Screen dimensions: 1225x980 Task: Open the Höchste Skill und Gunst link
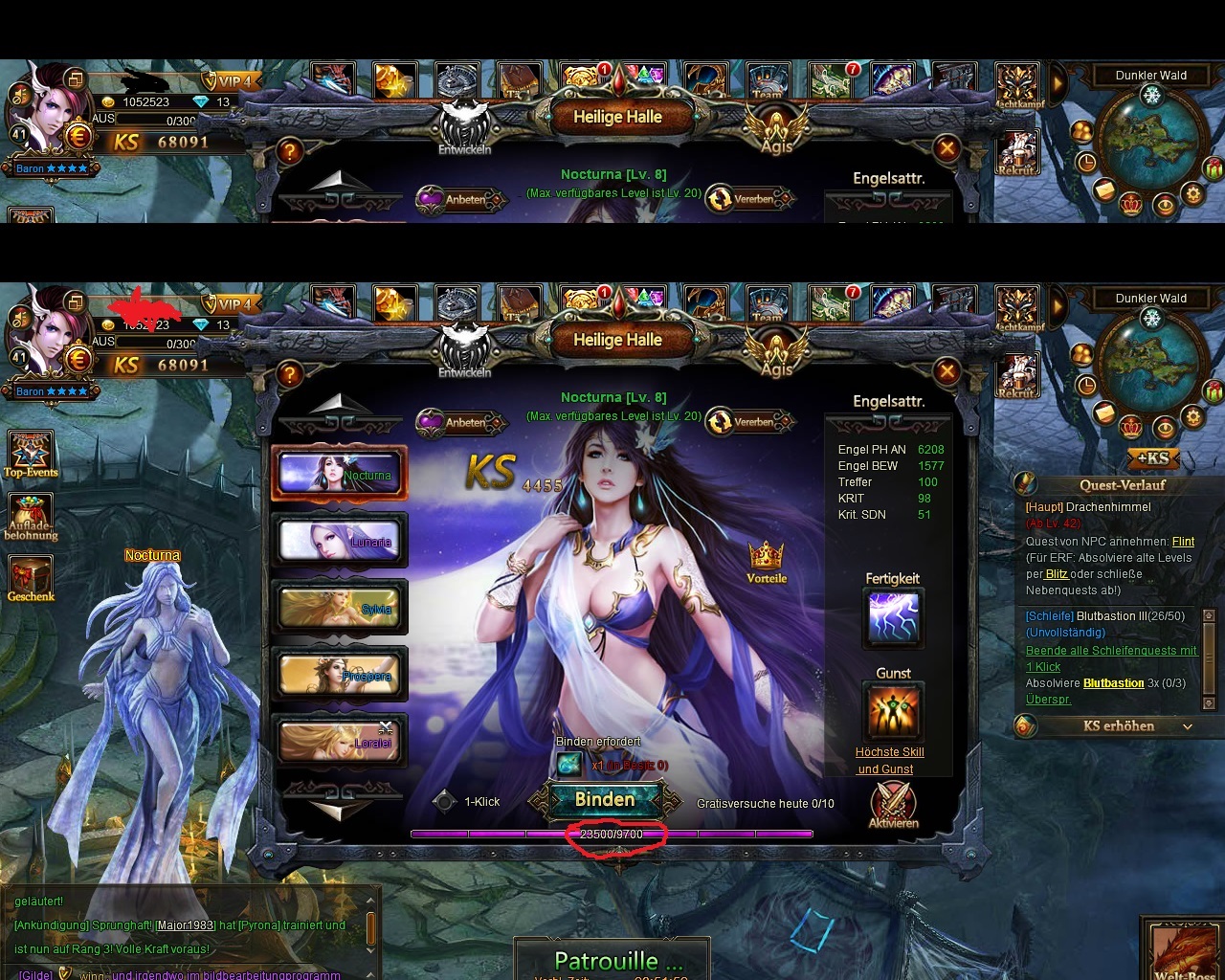[x=889, y=760]
